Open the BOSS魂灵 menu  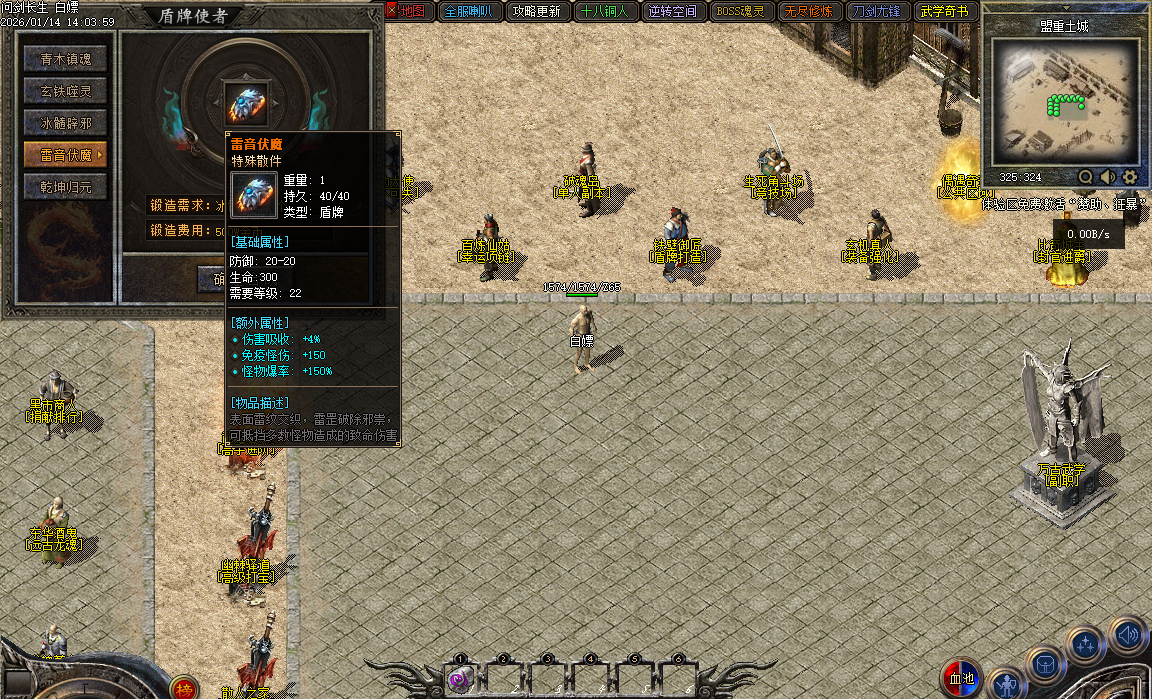(740, 12)
